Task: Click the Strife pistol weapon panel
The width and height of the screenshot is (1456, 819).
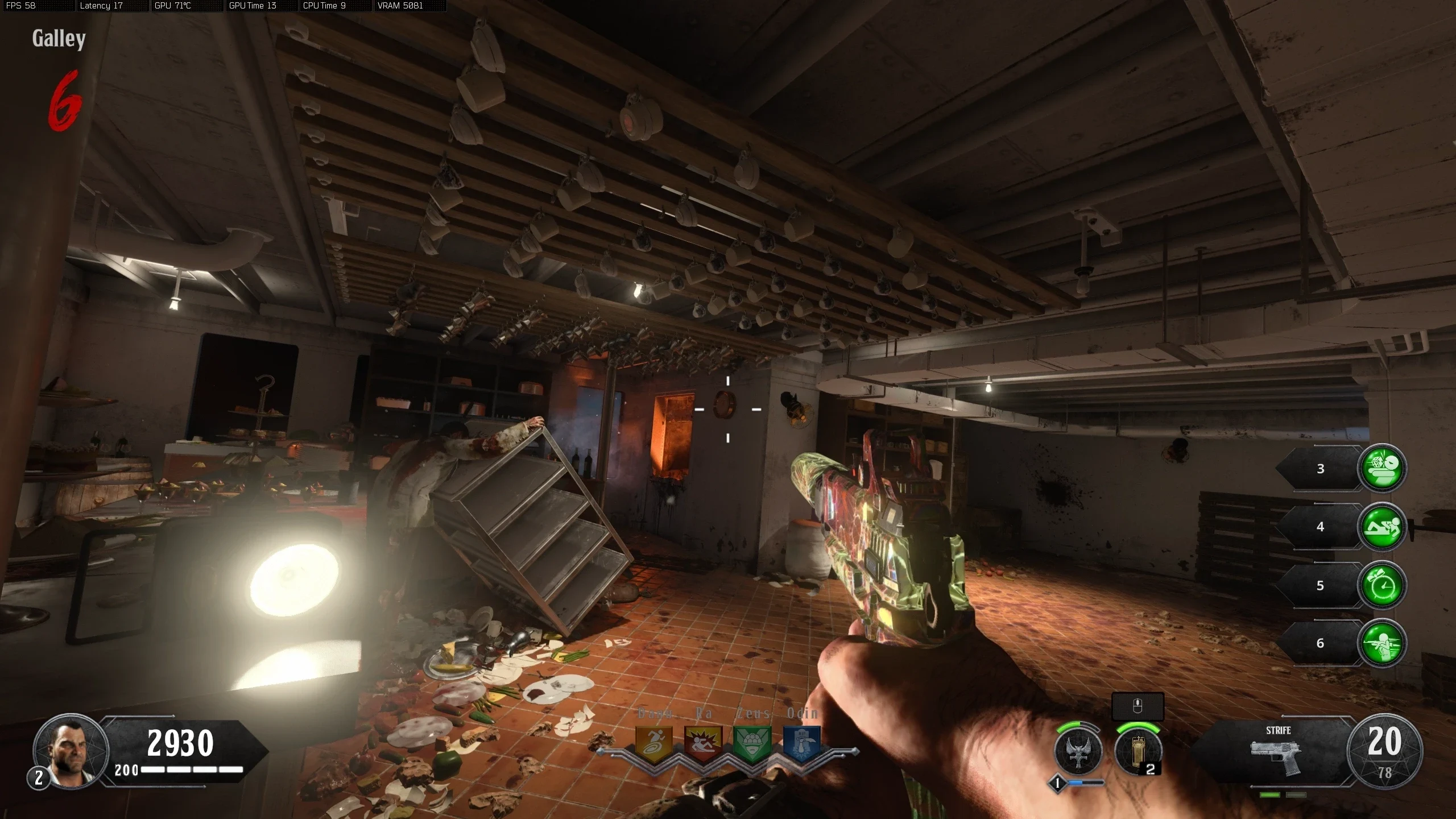Action: tap(1277, 752)
